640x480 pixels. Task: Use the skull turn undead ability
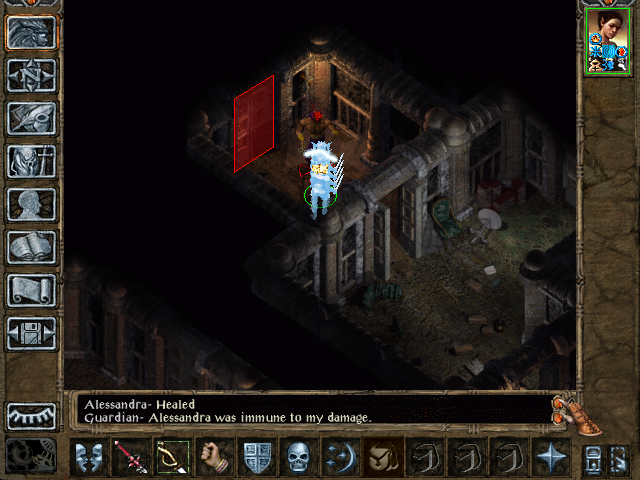pos(298,457)
